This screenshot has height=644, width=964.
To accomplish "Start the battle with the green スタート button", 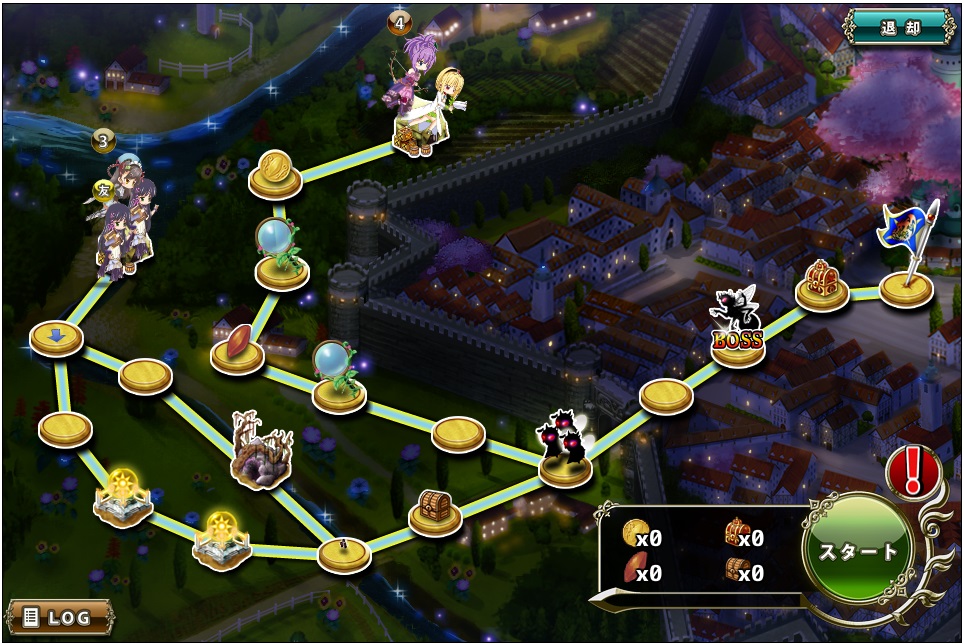I will [x=859, y=552].
